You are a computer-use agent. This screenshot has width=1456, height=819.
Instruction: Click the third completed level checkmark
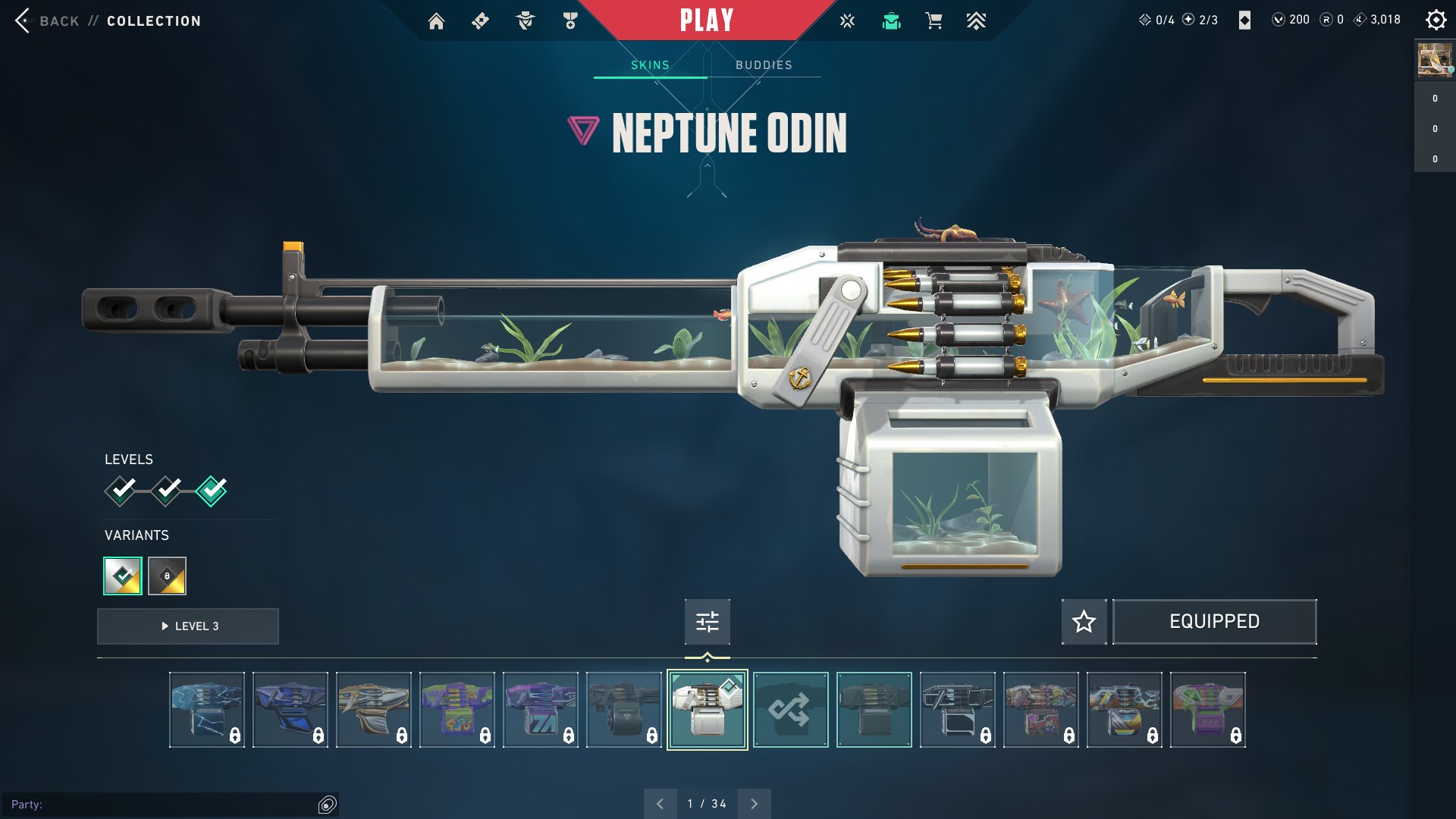tap(210, 490)
